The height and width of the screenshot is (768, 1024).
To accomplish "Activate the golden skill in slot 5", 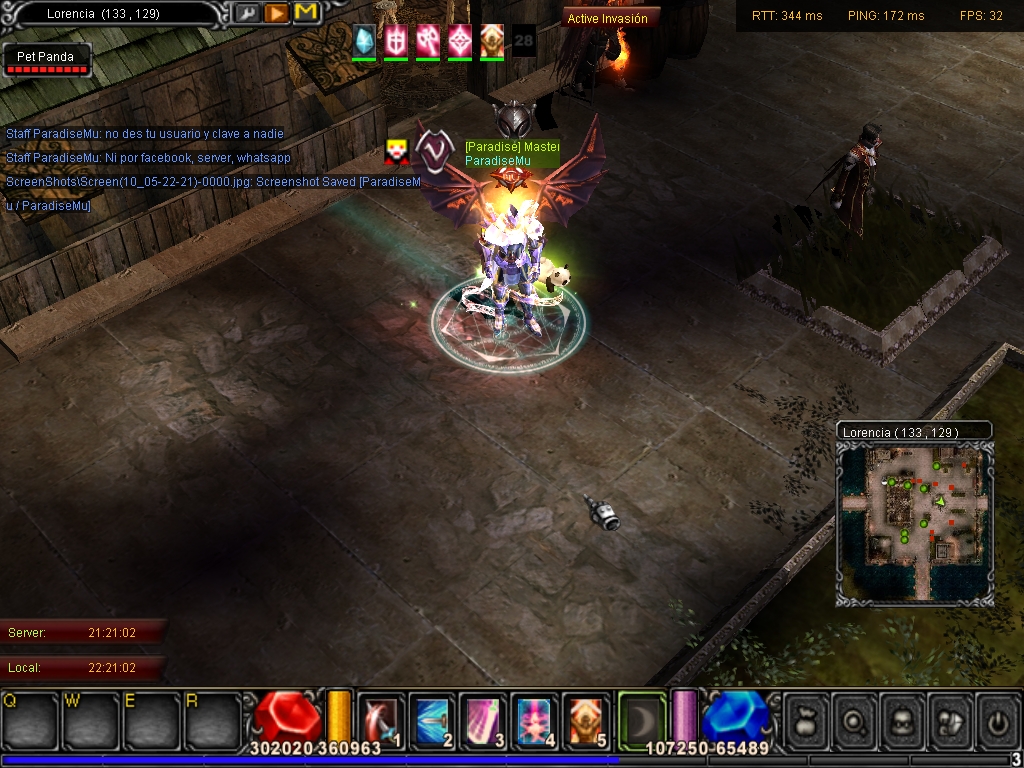I will (x=585, y=719).
